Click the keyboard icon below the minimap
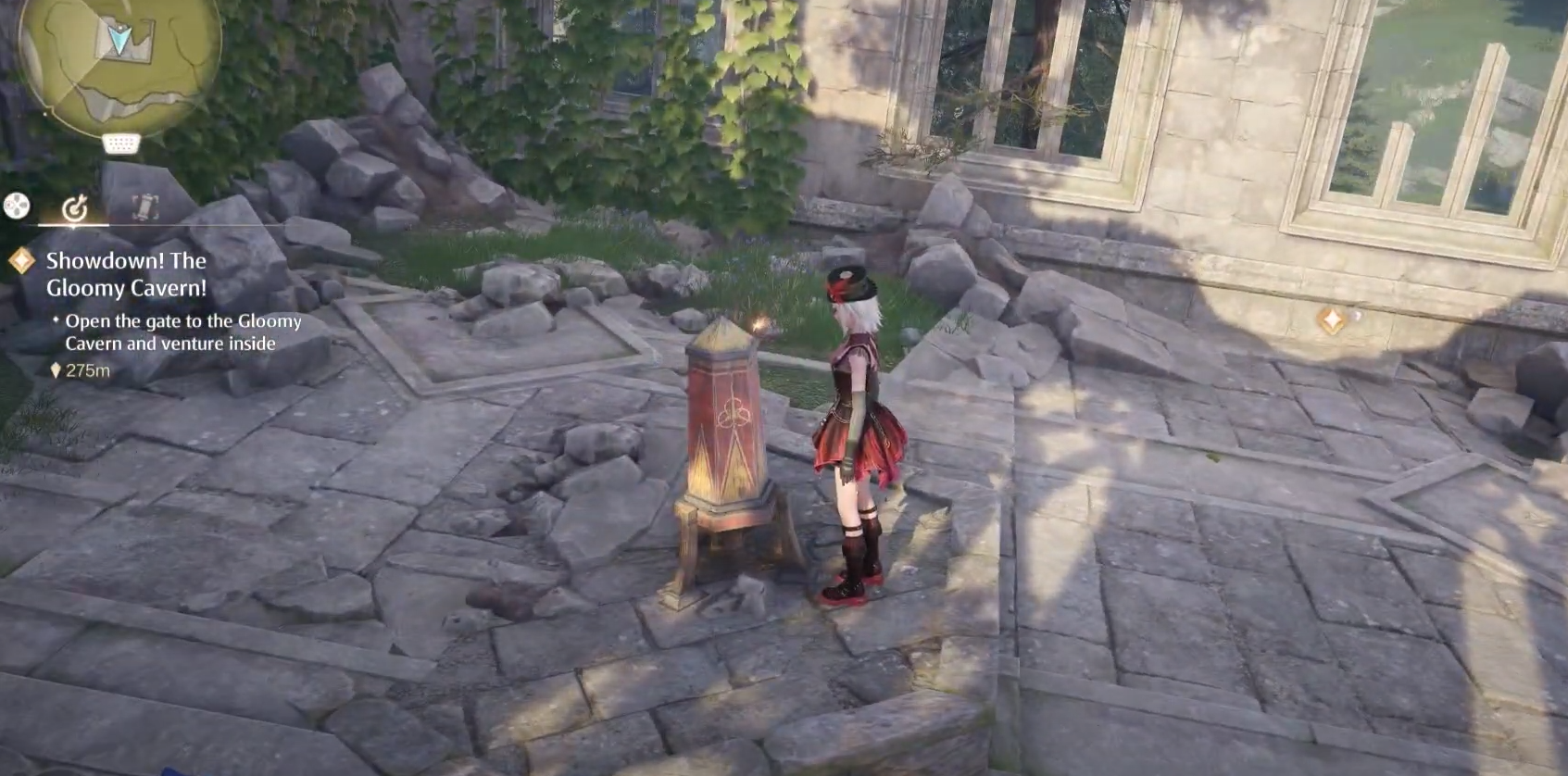The height and width of the screenshot is (776, 1568). pos(121,144)
